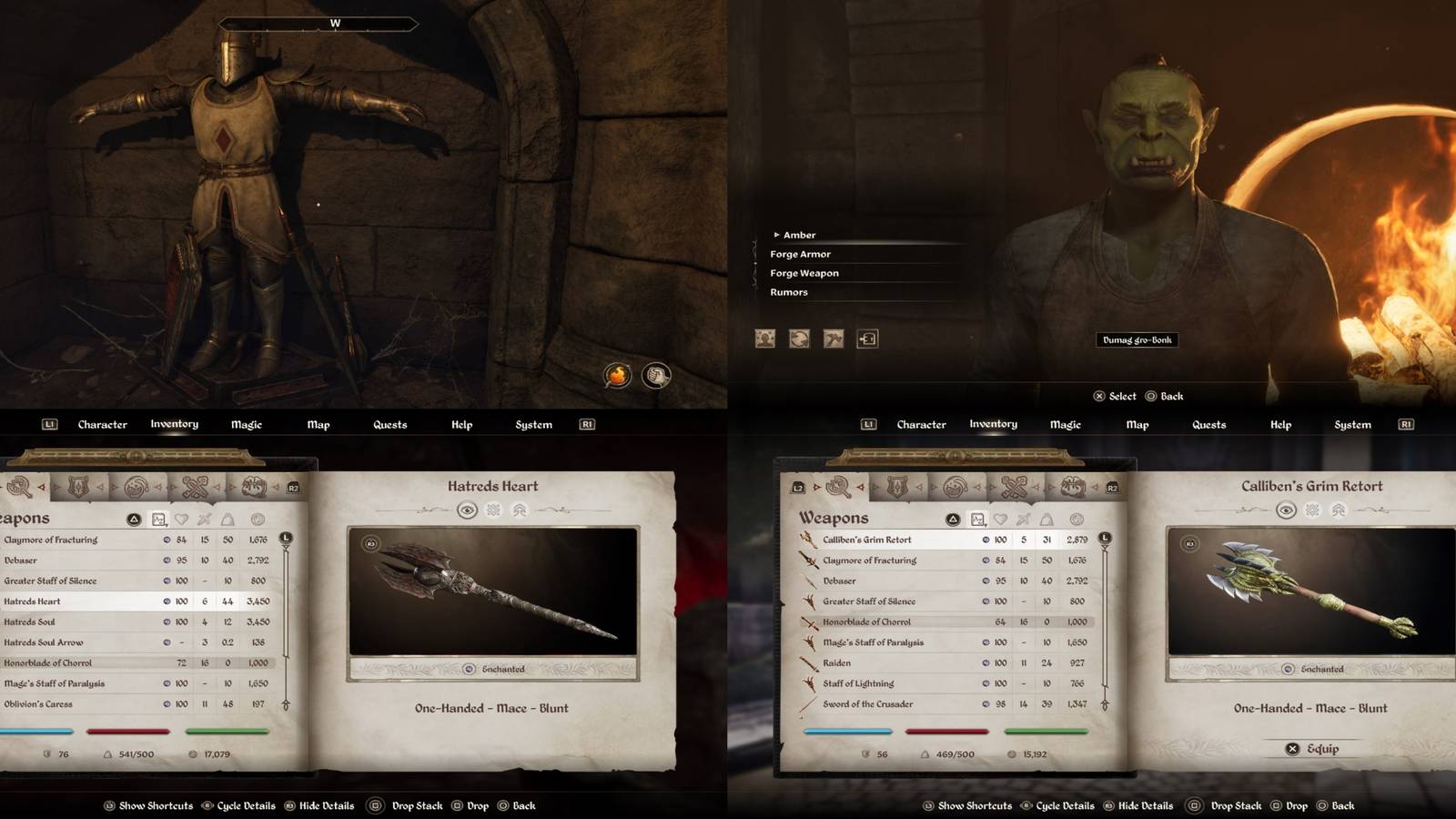Click the Persuade face icon in dialogue

764,339
